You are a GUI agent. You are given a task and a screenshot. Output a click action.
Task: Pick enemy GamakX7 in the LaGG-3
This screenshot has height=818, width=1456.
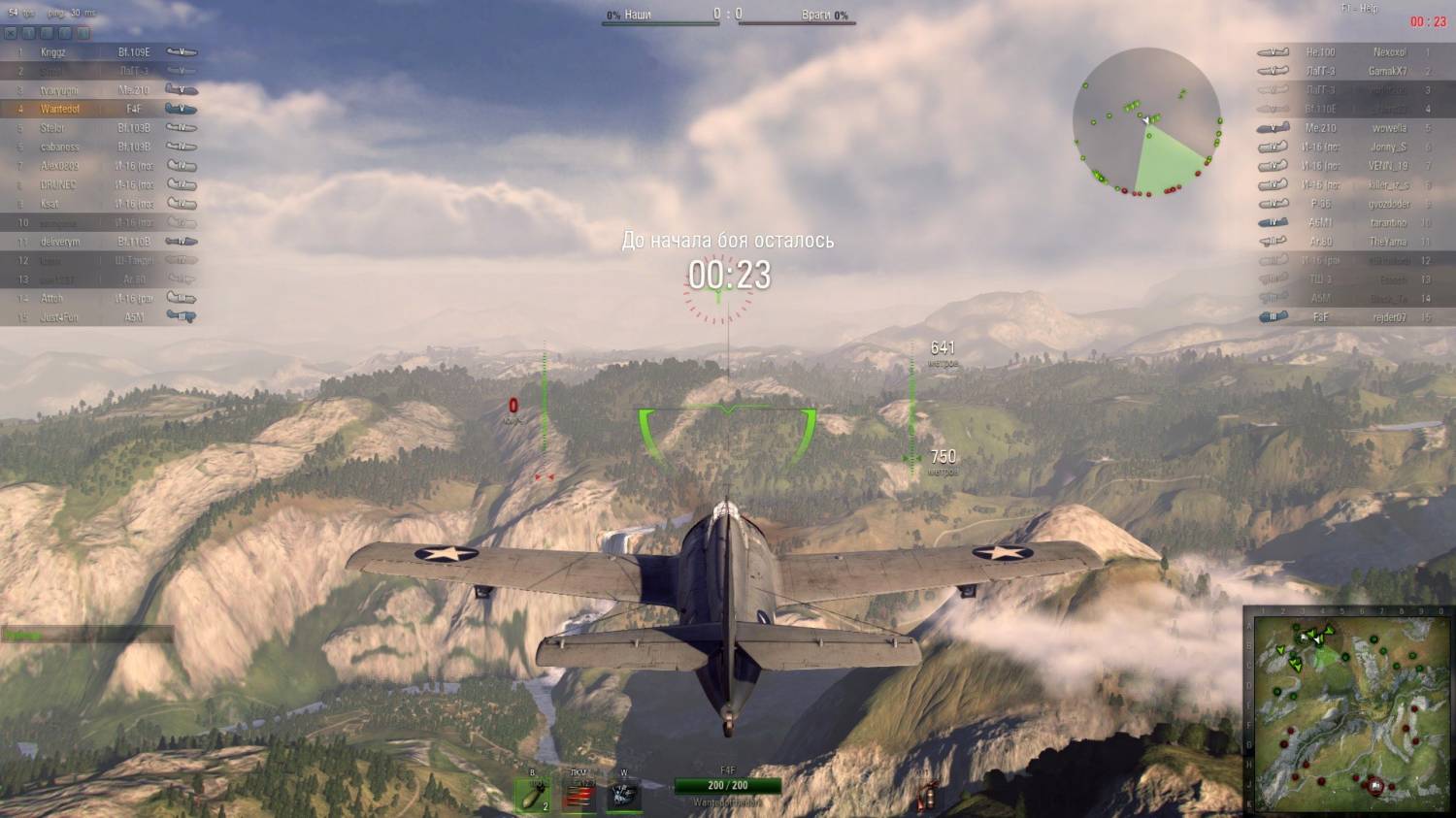click(1359, 71)
